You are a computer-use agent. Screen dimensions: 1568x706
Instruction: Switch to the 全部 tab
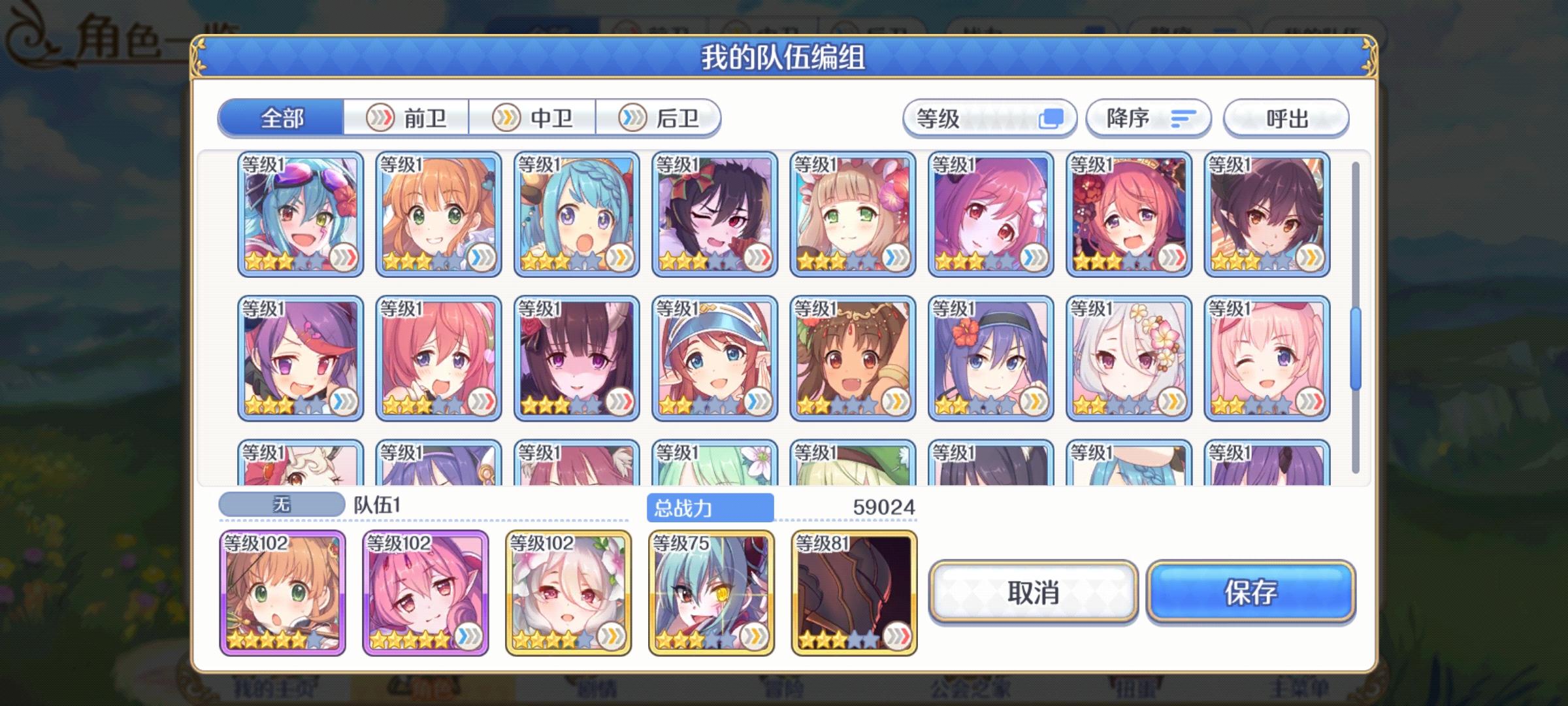(281, 119)
